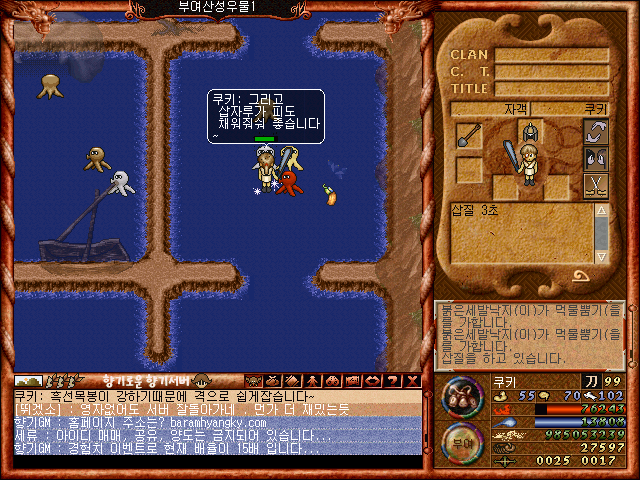Select the shovel equipment slot

469,136
